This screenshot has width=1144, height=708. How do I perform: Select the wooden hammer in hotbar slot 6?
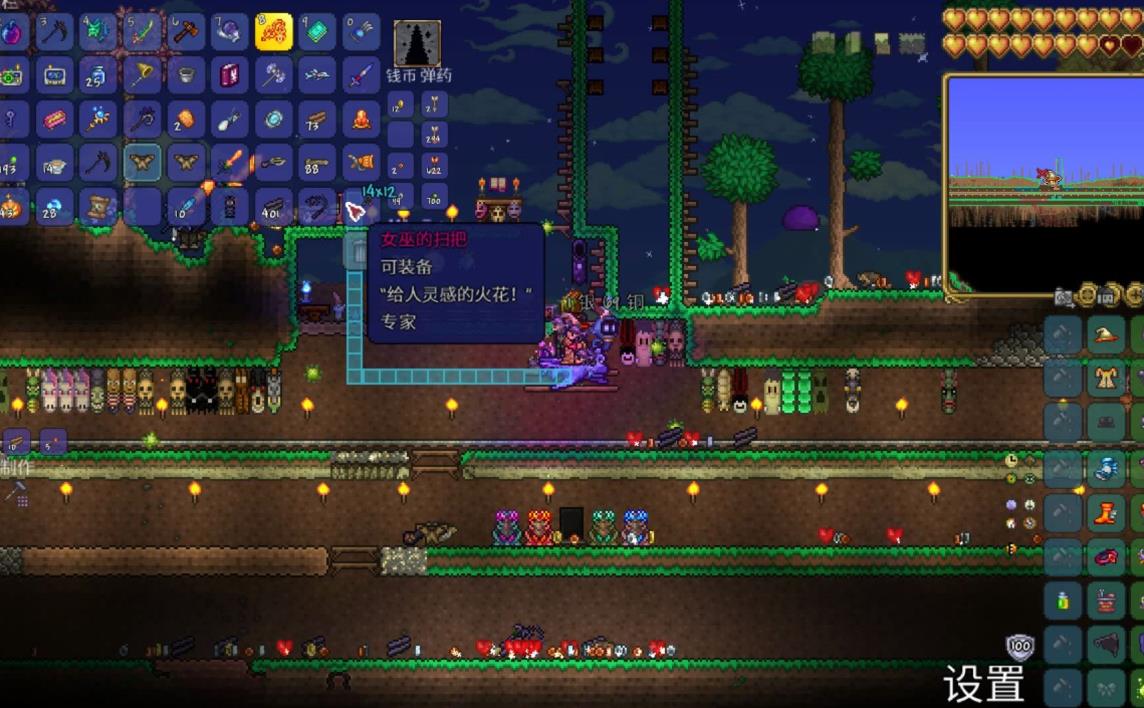click(x=186, y=32)
